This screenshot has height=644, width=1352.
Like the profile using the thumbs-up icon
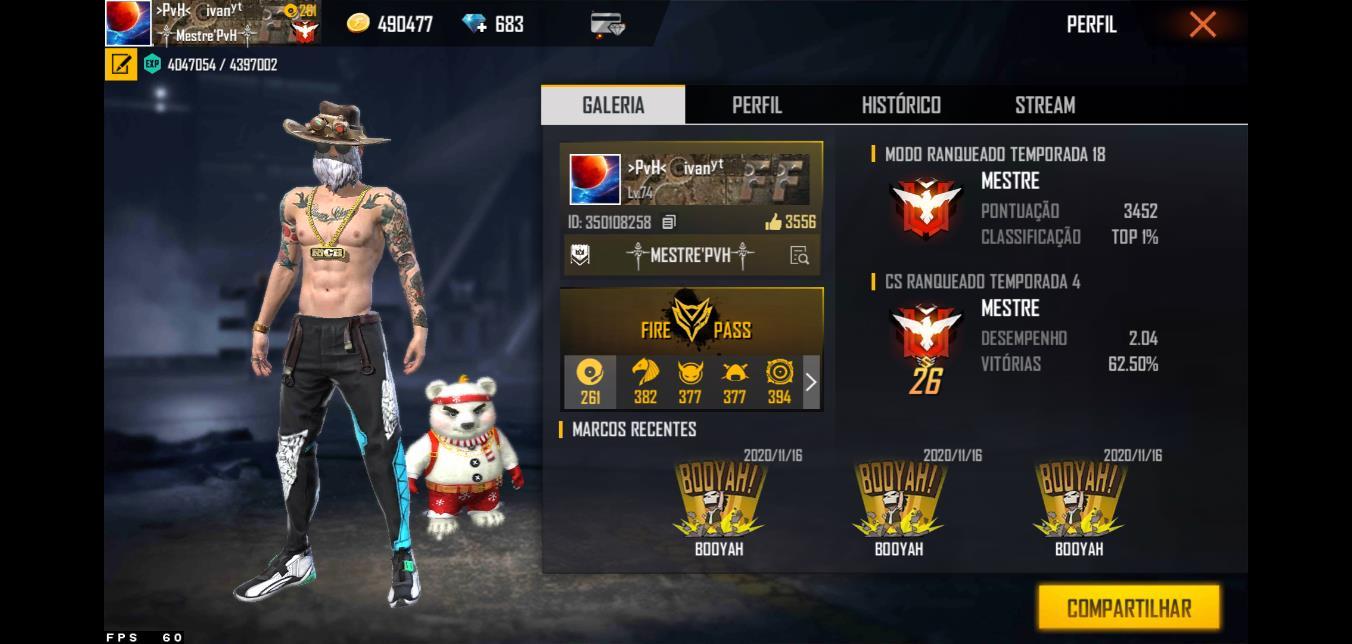(x=773, y=222)
